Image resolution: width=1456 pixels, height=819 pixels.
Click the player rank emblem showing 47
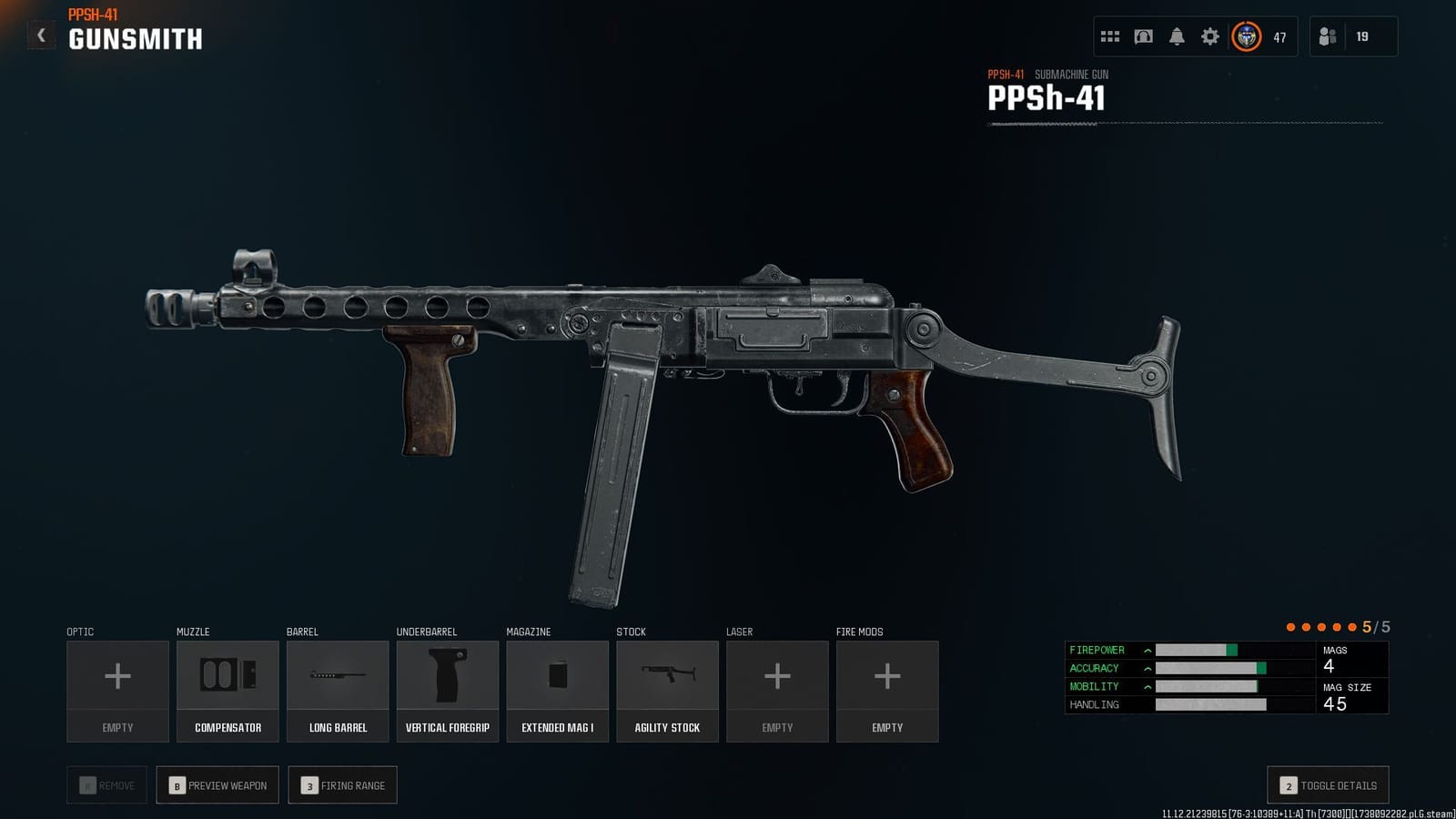click(1245, 37)
